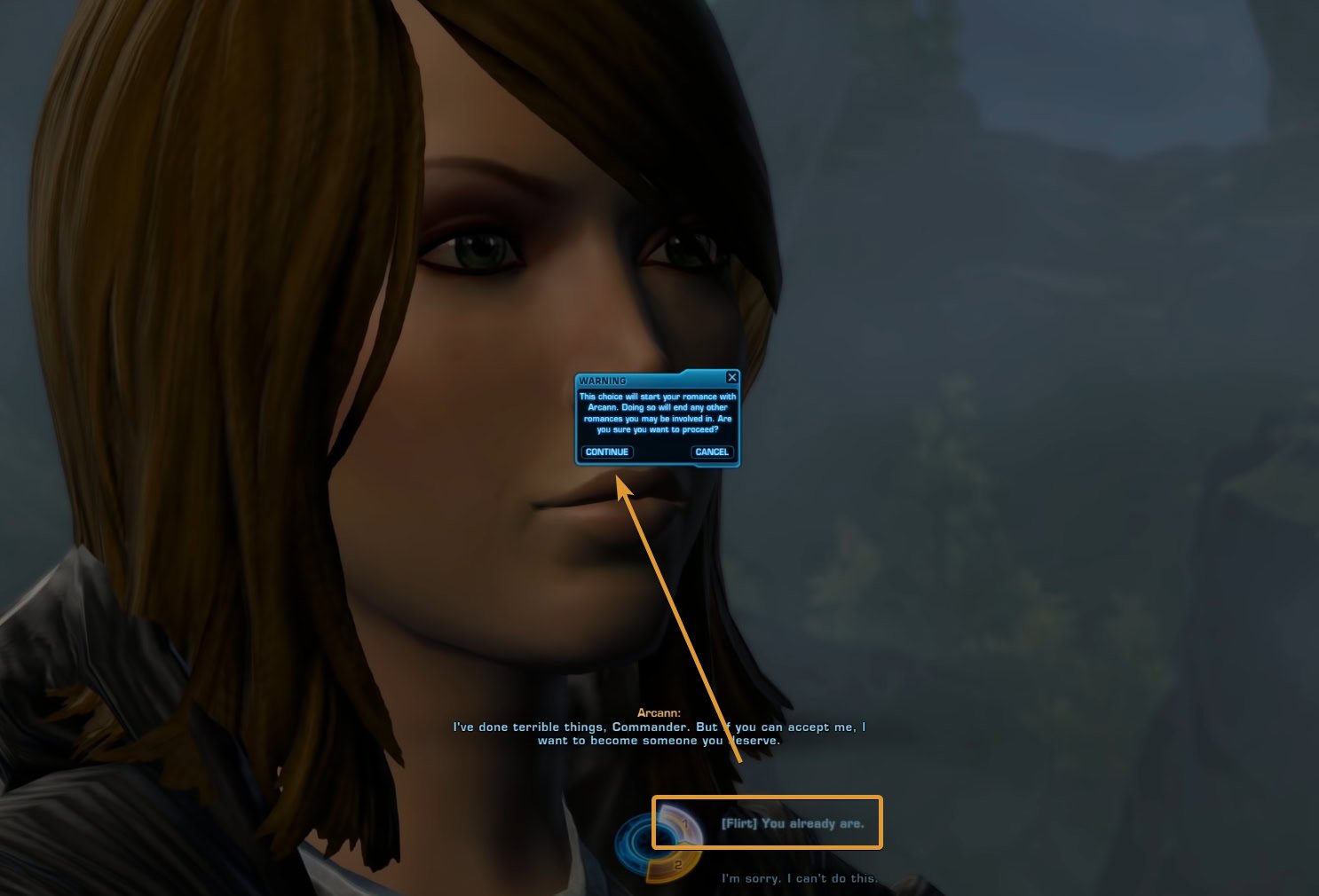This screenshot has width=1319, height=896.
Task: Select the number 1 marker on the wheel
Action: pyautogui.click(x=686, y=823)
